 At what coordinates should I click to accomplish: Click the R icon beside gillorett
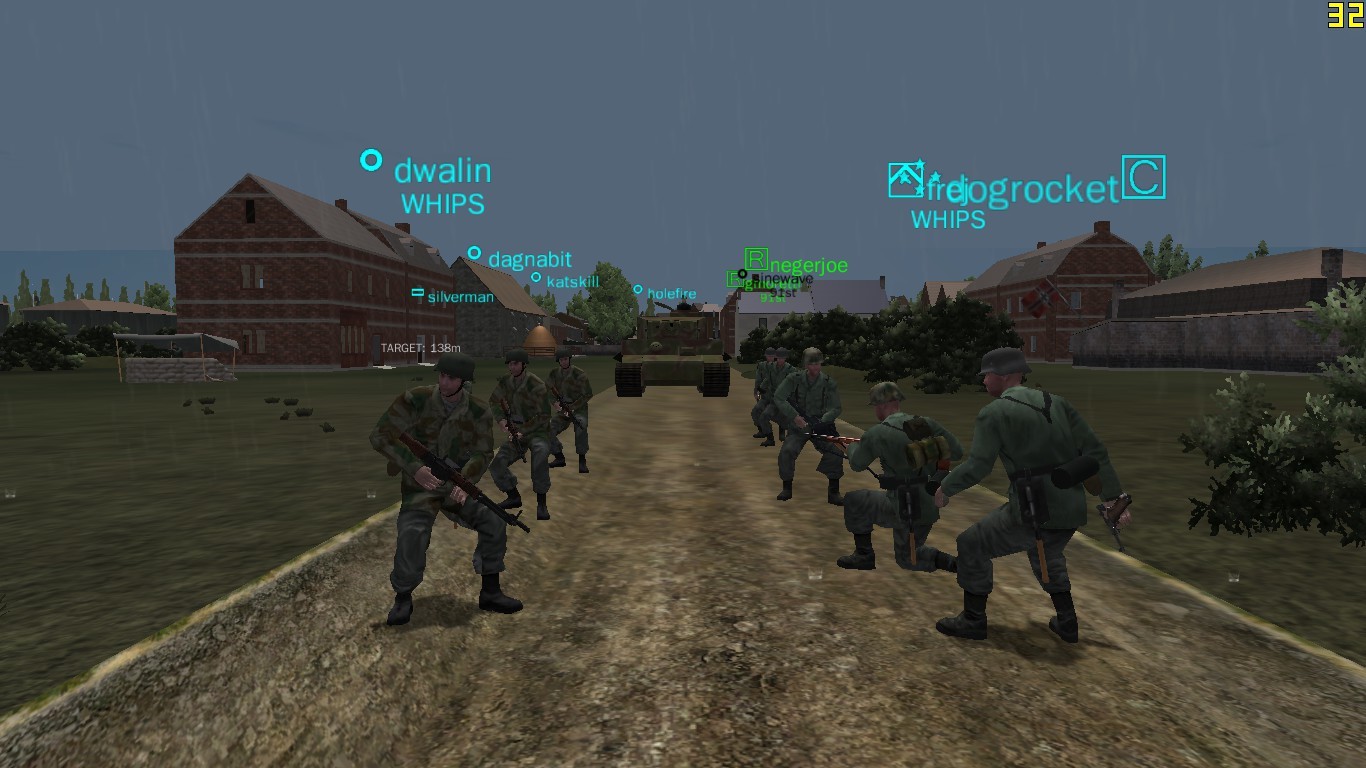[734, 278]
